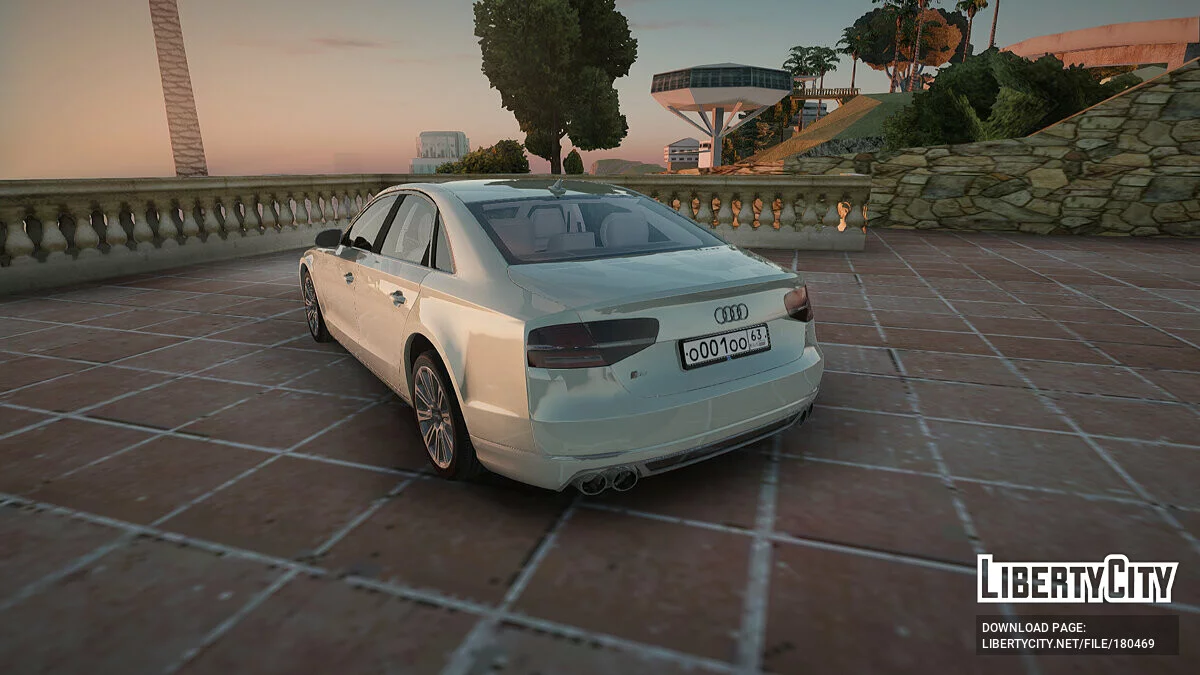This screenshot has height=675, width=1200.
Task: Open the libertycity.net/file/180469 download link
Action: coord(1068,644)
